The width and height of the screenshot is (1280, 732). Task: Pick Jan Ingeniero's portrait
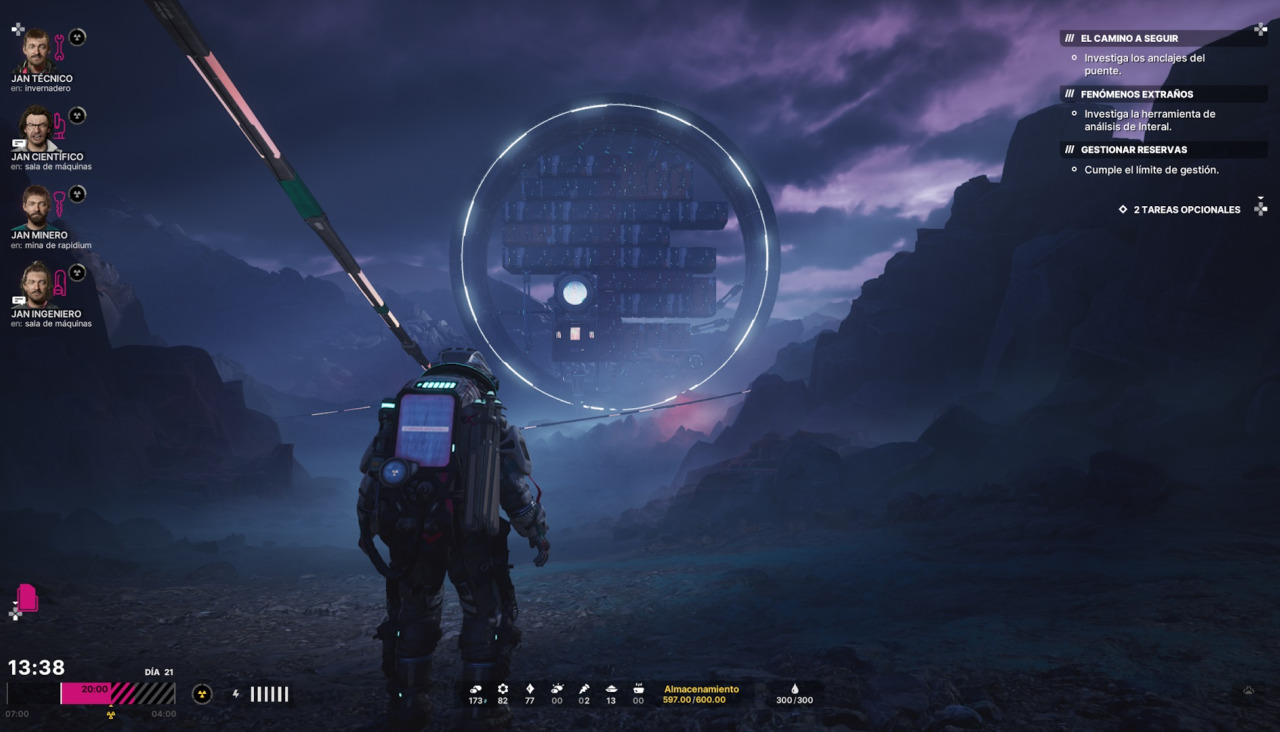[x=37, y=285]
